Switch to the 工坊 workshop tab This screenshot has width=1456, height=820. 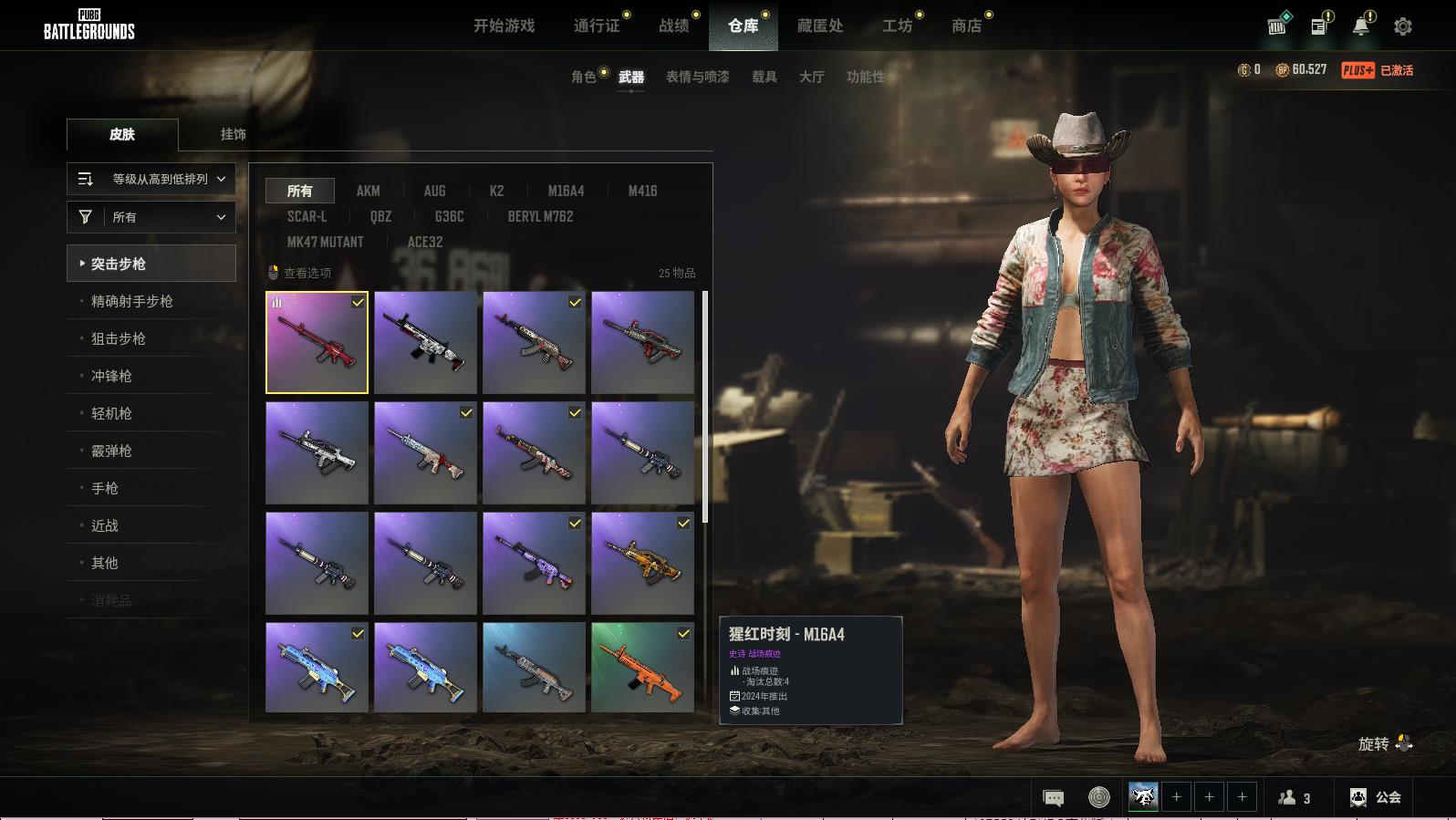897,26
